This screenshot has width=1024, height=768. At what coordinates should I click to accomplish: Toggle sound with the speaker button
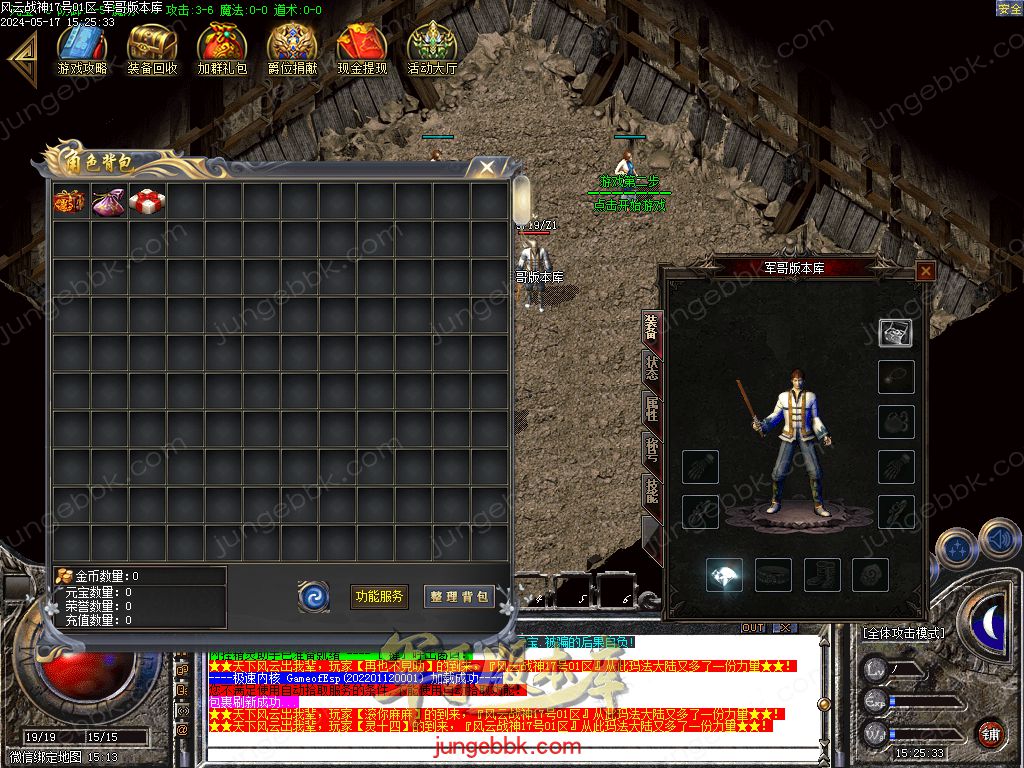tap(998, 540)
